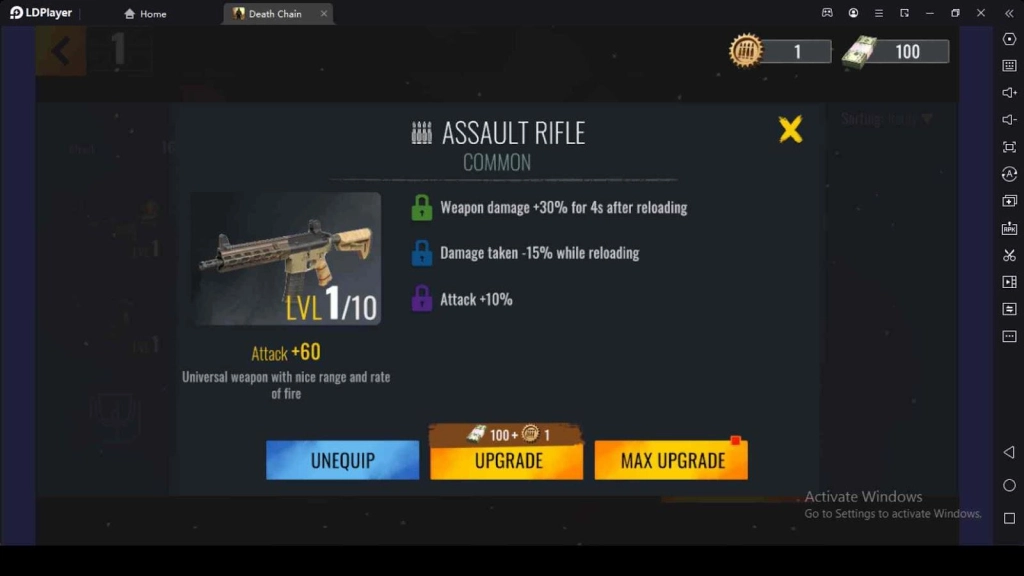1024x576 pixels.
Task: Select the Assault Rifle weapon image
Action: pos(285,258)
